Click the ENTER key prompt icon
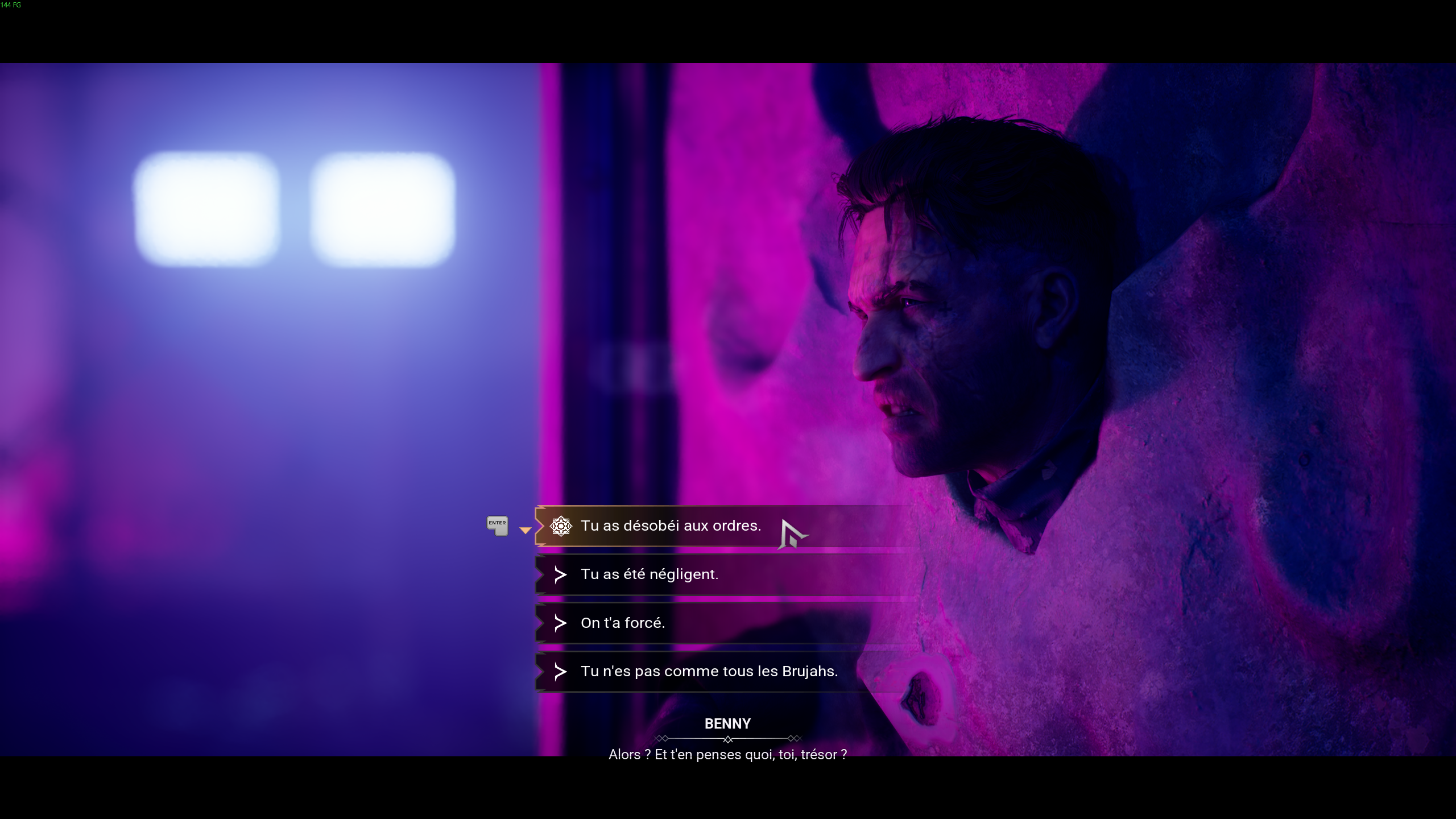The image size is (1456, 819). [497, 526]
